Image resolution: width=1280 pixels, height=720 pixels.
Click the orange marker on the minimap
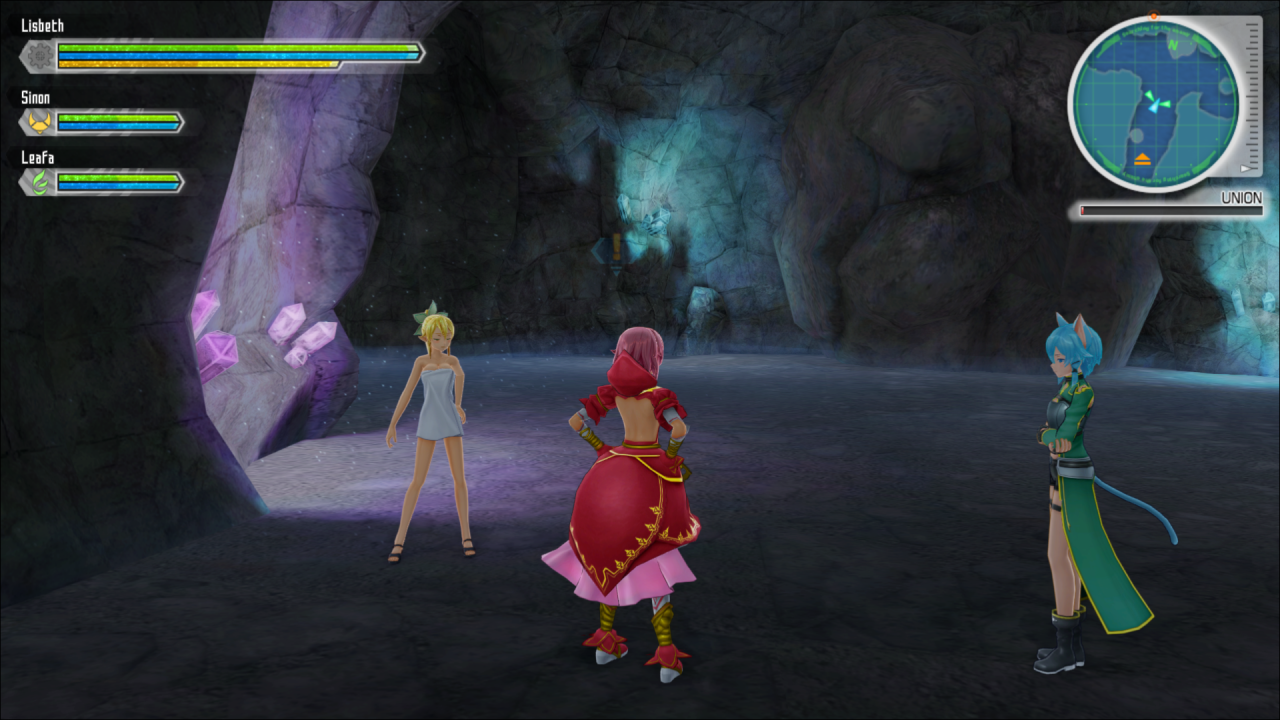coord(1142,158)
